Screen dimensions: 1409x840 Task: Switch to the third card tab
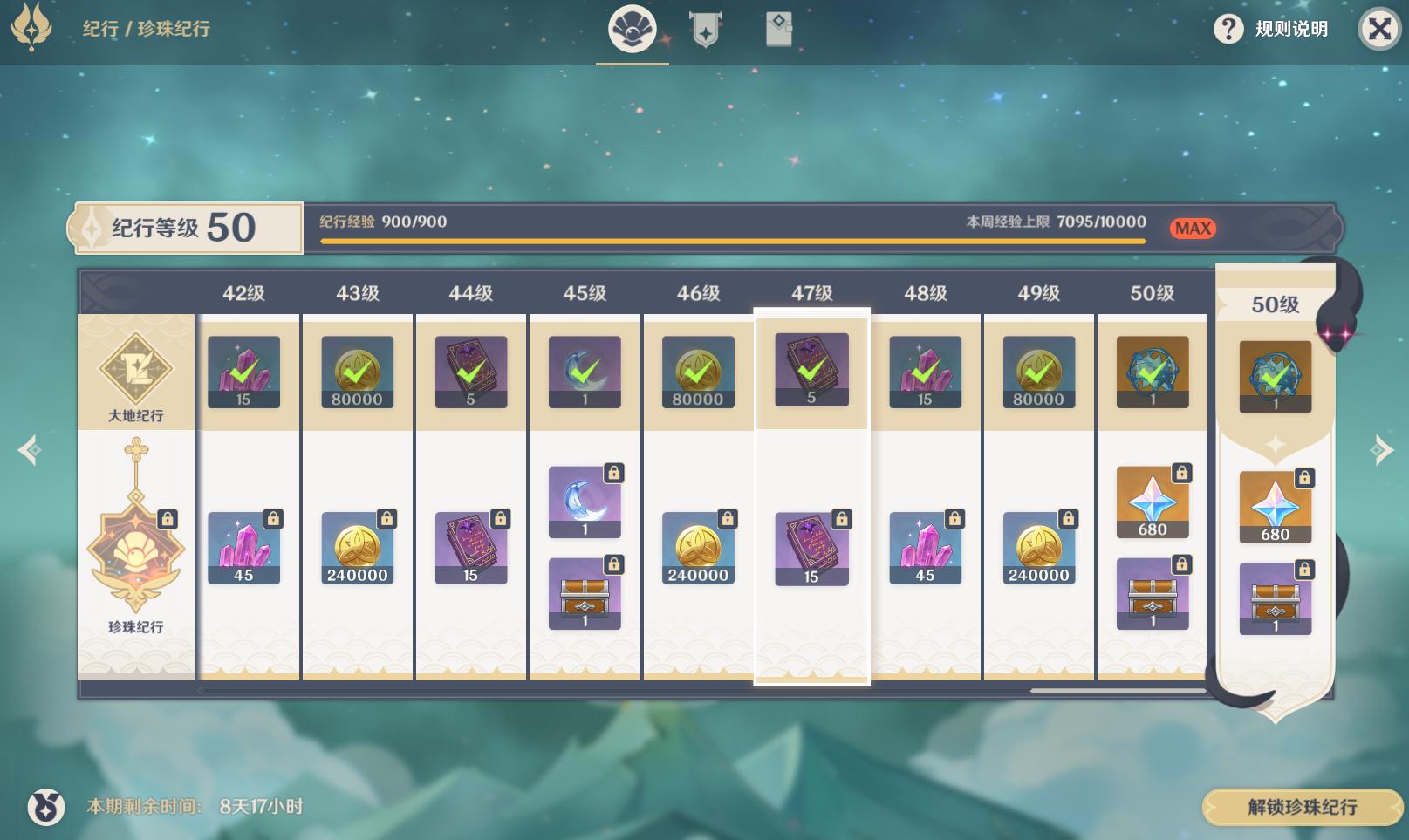[x=778, y=31]
